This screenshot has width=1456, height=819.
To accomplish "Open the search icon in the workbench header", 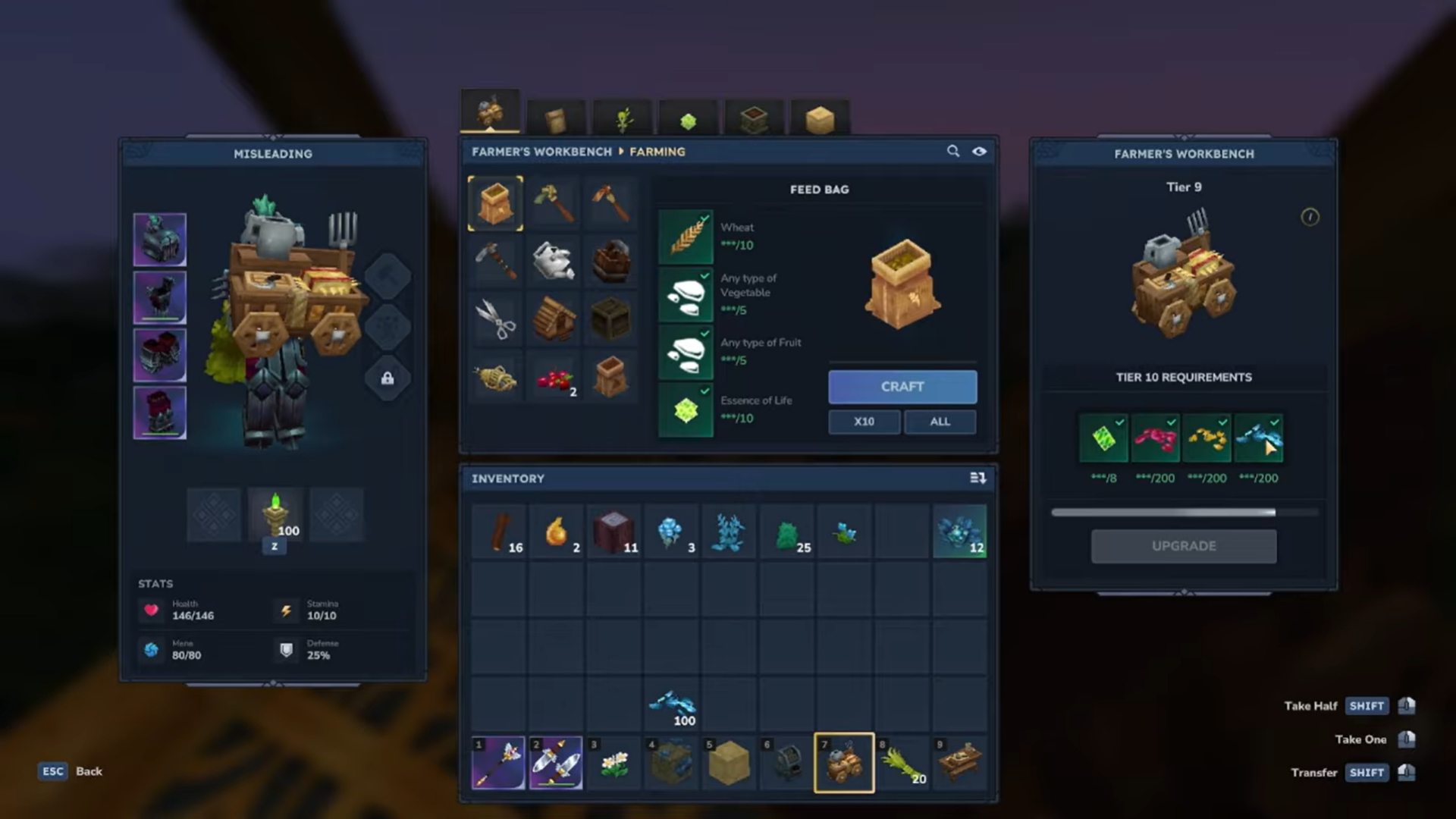I will pos(953,151).
